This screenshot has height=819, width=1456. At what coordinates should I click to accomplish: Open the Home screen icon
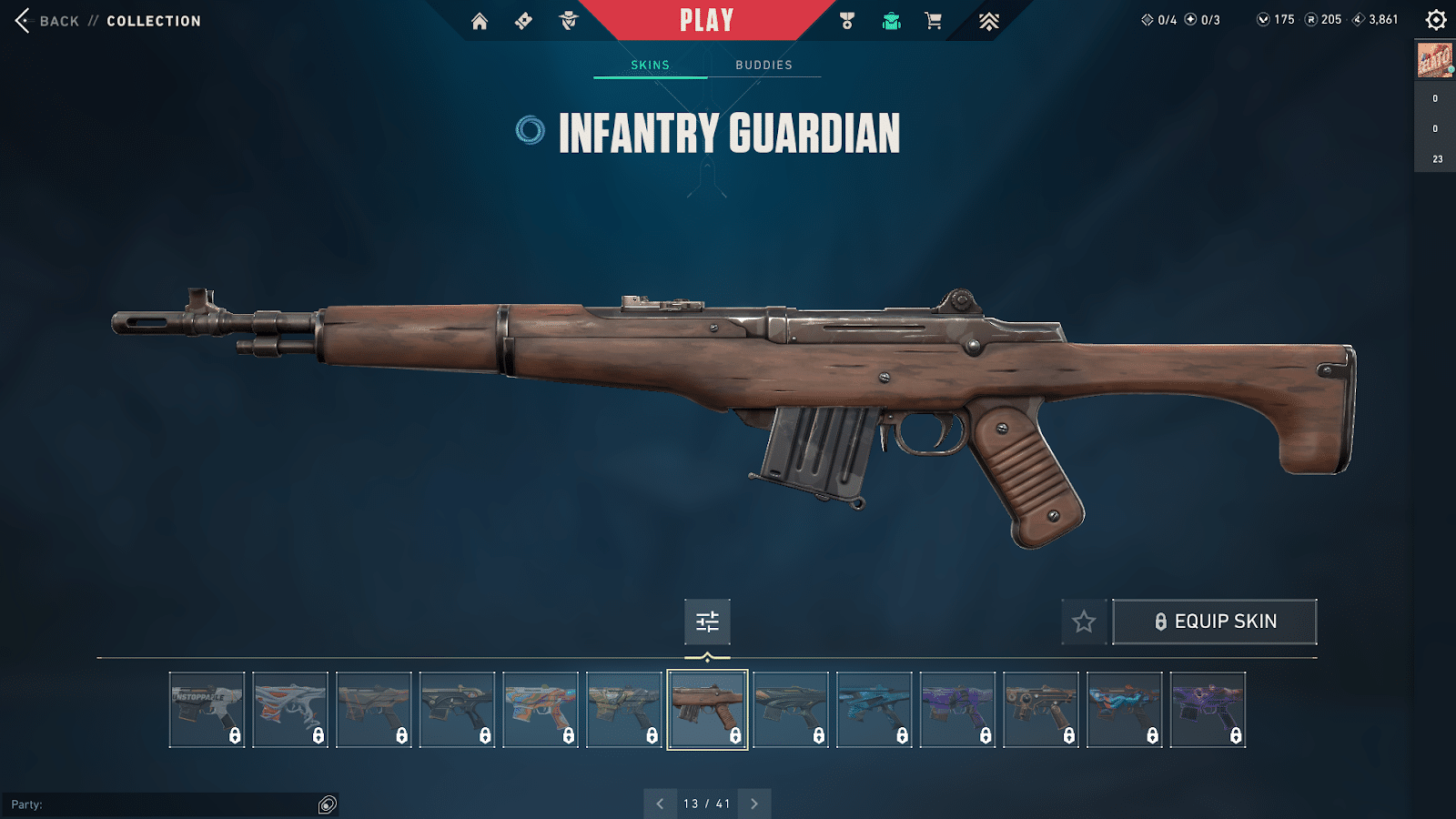[x=480, y=20]
